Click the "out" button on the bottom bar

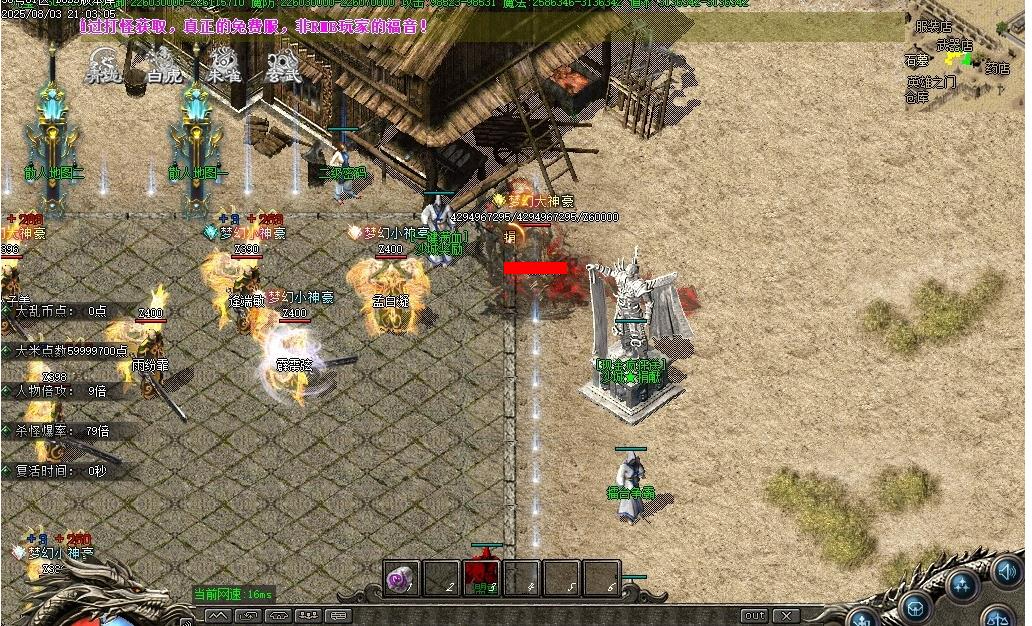pos(755,615)
